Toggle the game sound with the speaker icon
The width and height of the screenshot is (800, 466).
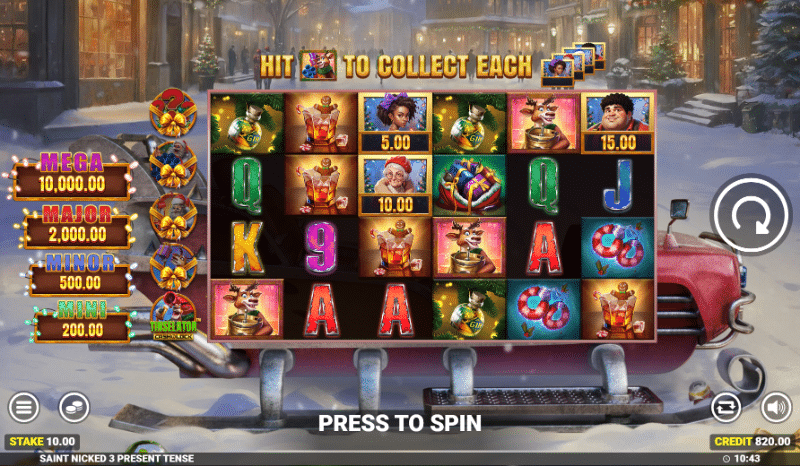(x=776, y=407)
